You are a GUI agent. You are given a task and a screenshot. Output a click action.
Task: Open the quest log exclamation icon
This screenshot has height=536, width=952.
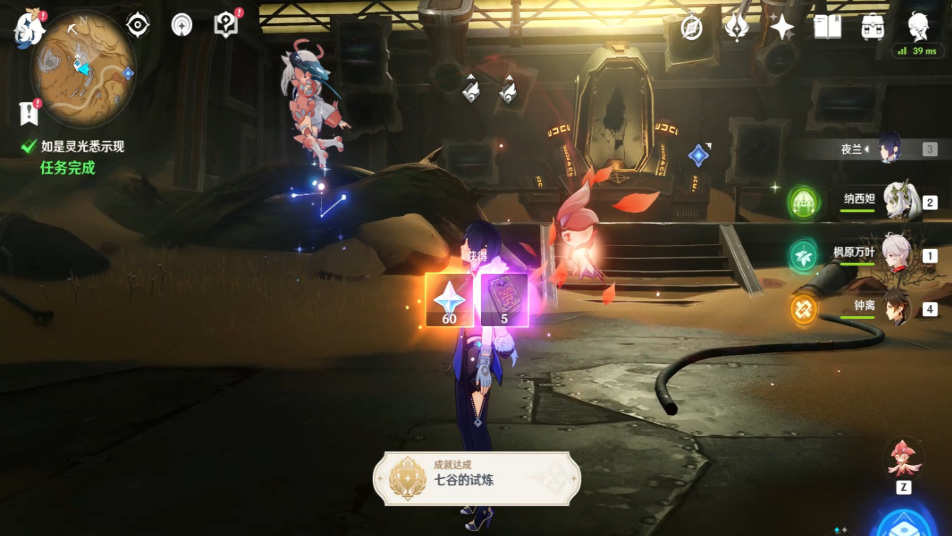click(29, 111)
